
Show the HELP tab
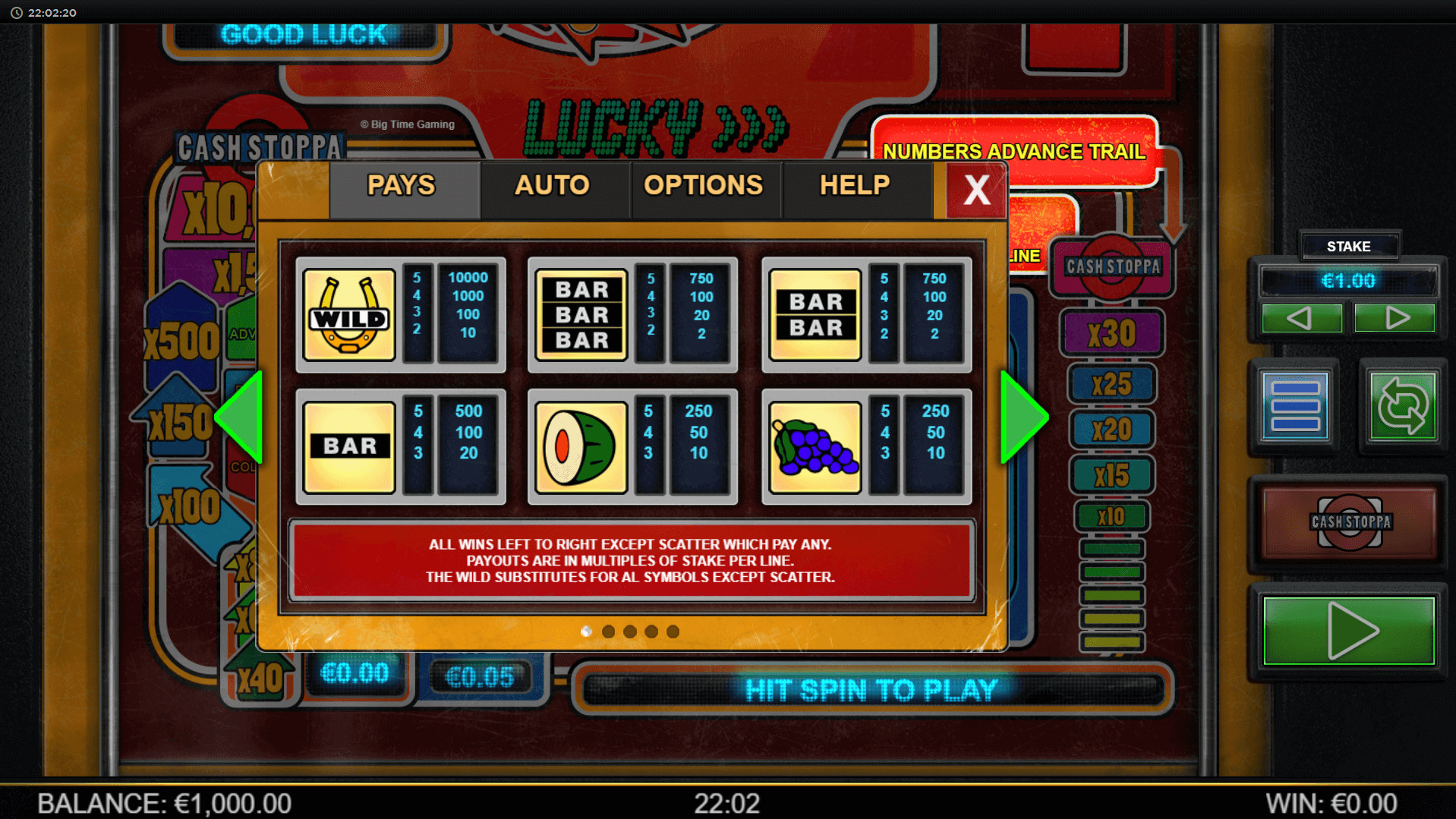pyautogui.click(x=854, y=186)
